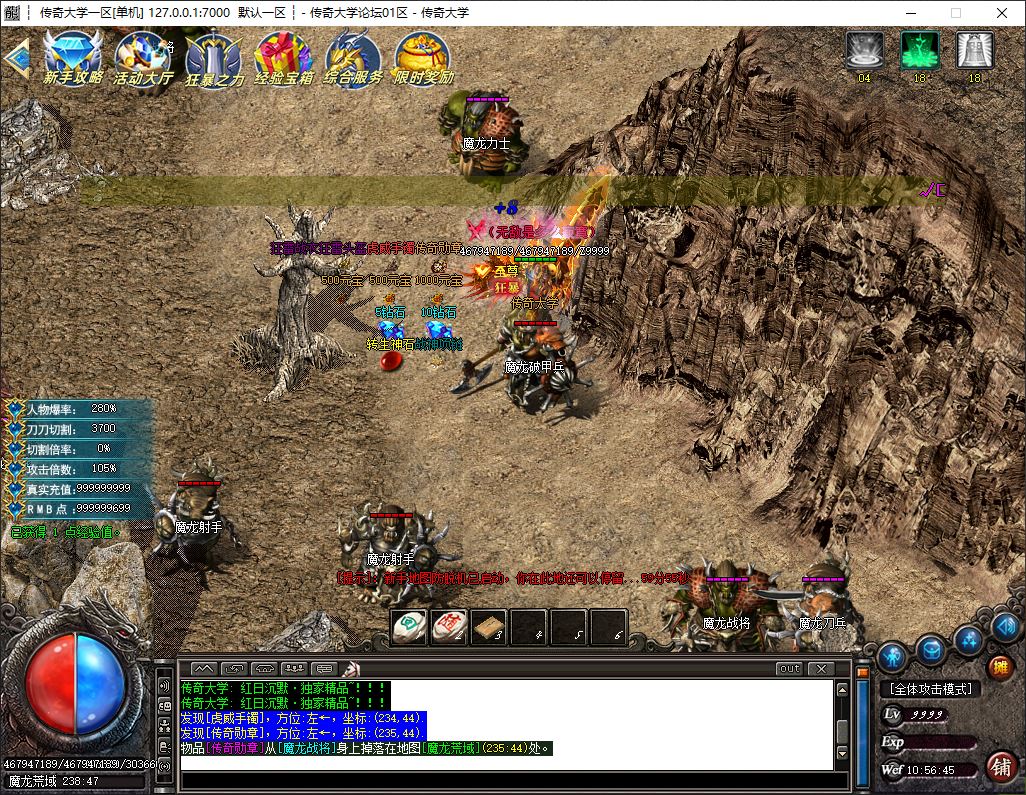Open the red 铺 shop button
The image size is (1026, 795).
tap(999, 767)
